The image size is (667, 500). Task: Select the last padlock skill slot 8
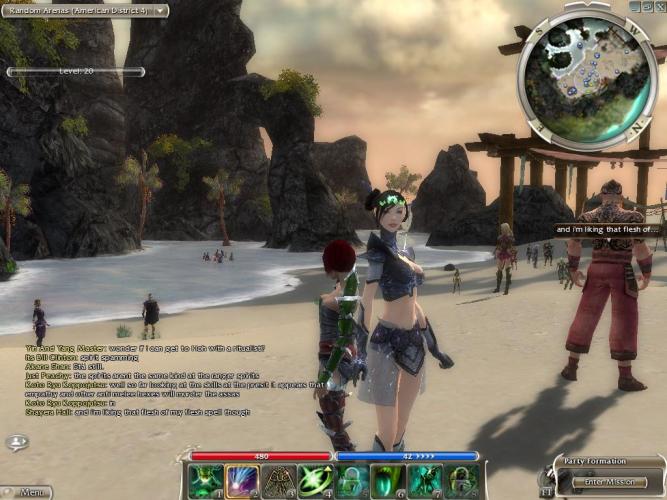point(461,481)
